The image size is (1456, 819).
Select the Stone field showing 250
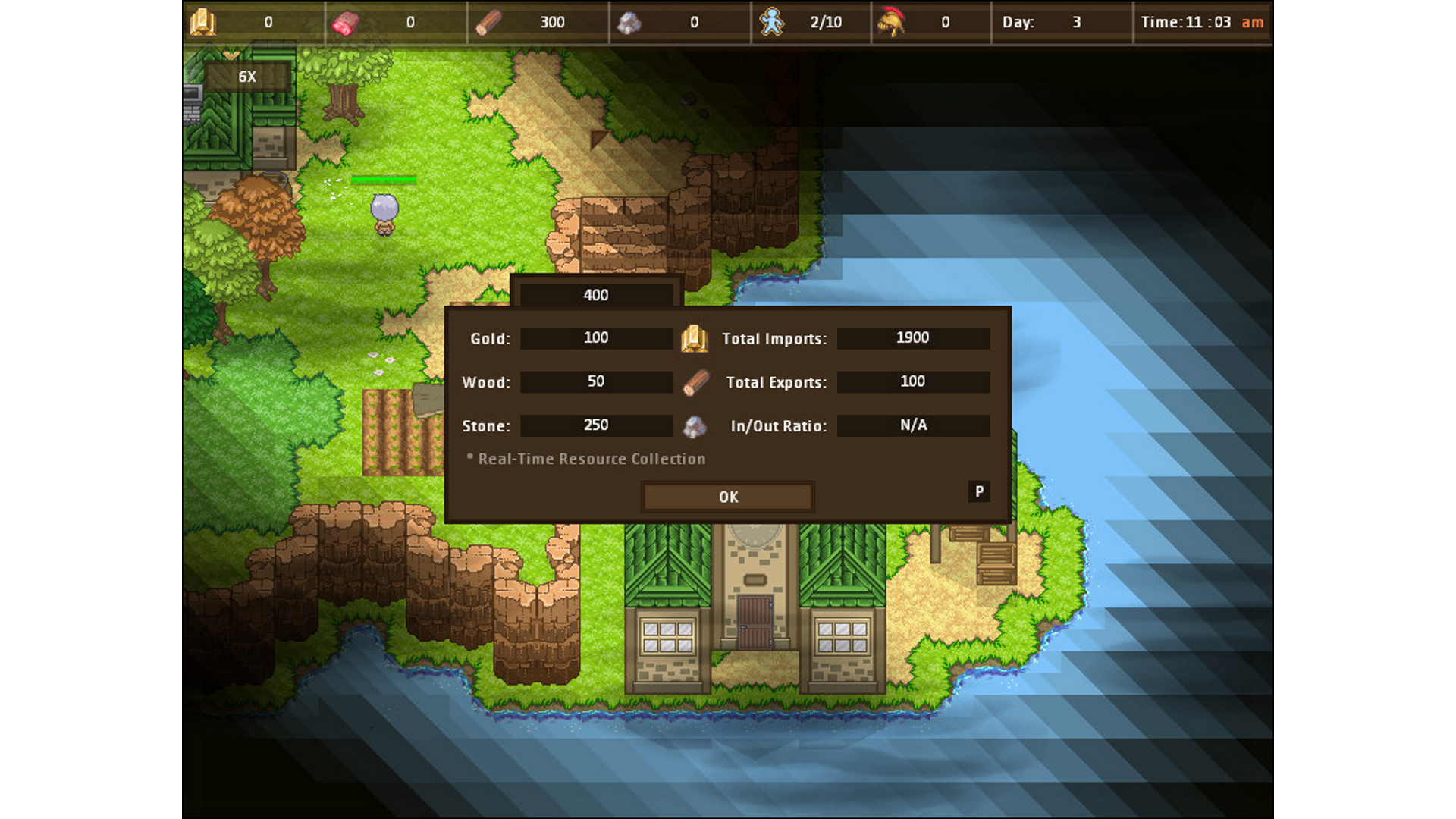tap(596, 425)
